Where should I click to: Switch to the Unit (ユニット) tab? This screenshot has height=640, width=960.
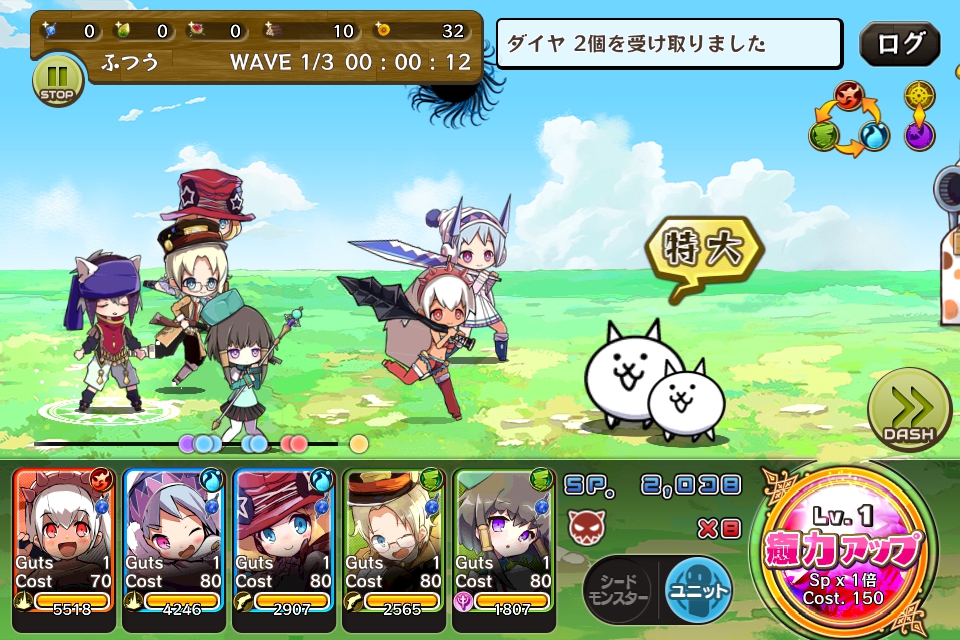[699, 589]
